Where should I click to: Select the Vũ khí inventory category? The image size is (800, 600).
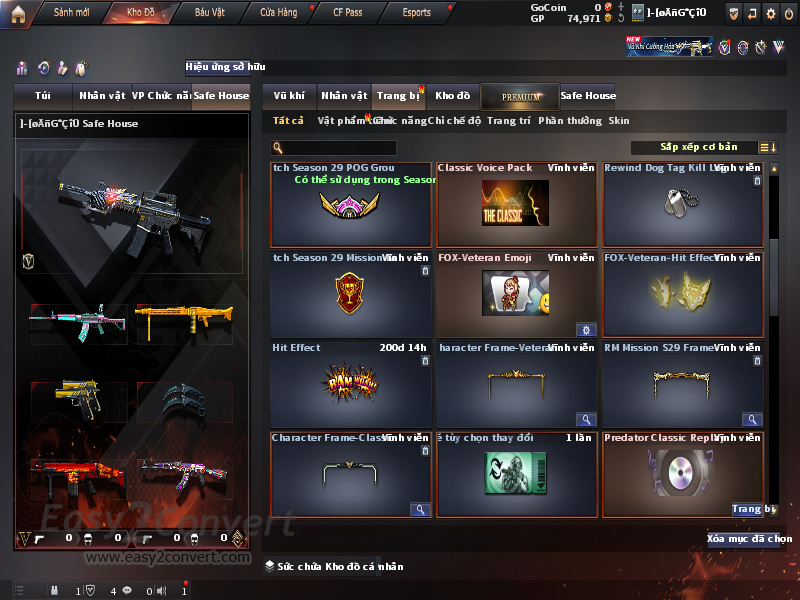[x=289, y=96]
